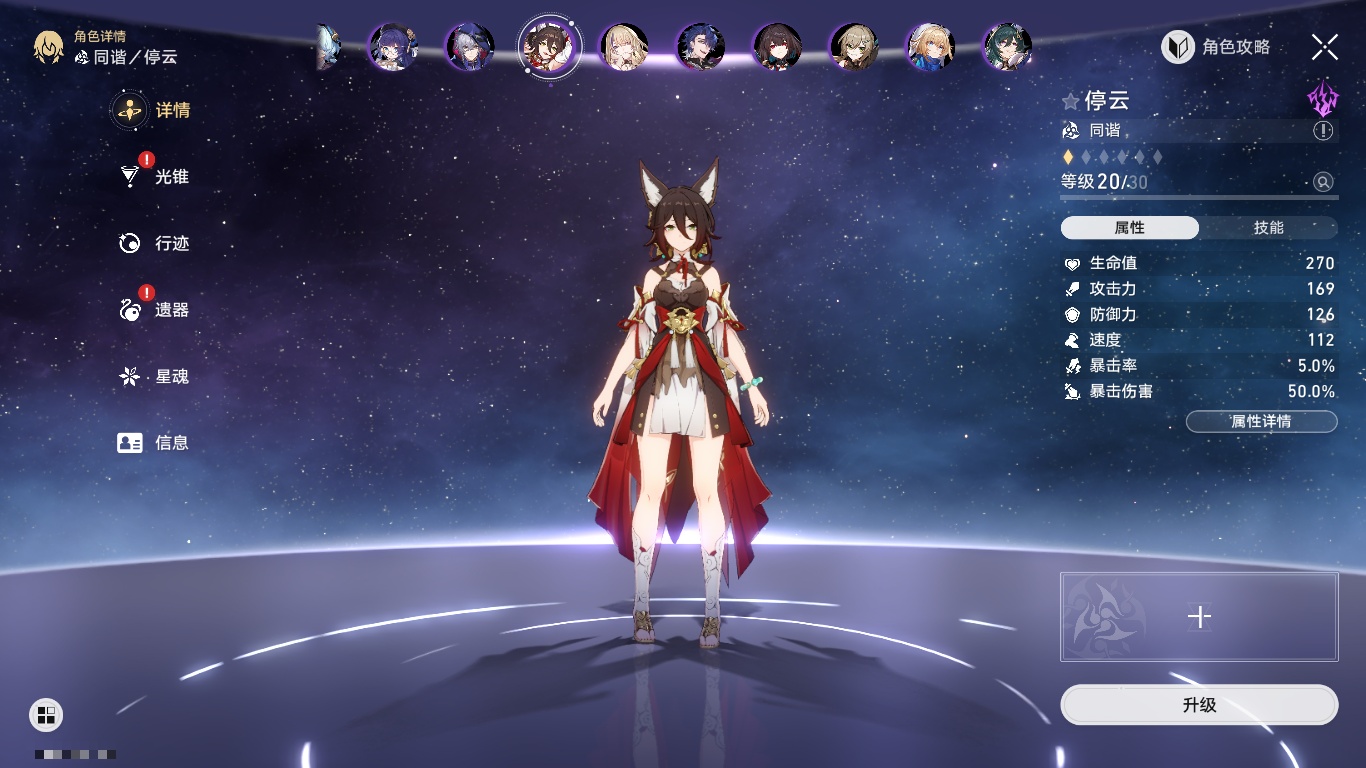Show the 同谐 path info exclamation icon
The width and height of the screenshot is (1366, 768).
(x=1323, y=131)
